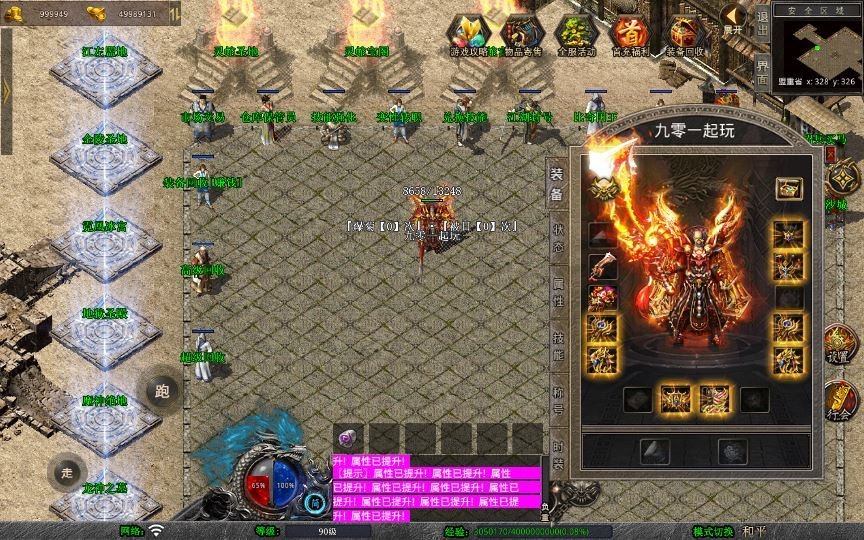Open the 装备回收 equipment recycling chest

pos(685,34)
